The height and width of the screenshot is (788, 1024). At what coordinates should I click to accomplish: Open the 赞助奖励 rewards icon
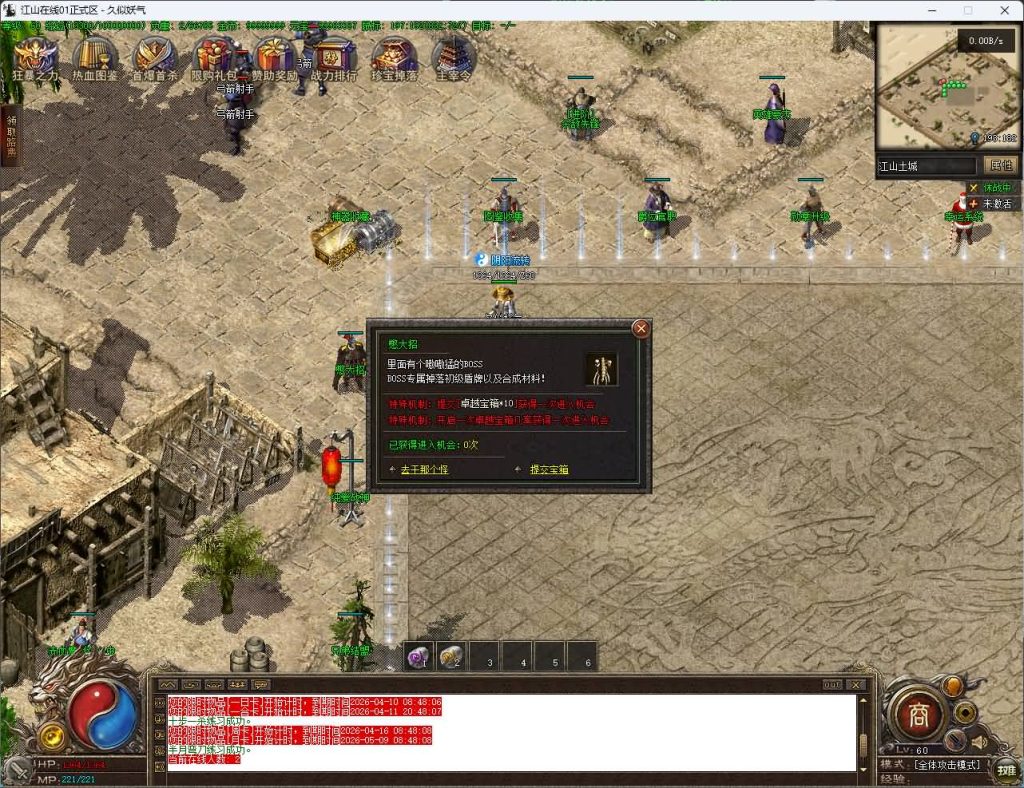273,58
